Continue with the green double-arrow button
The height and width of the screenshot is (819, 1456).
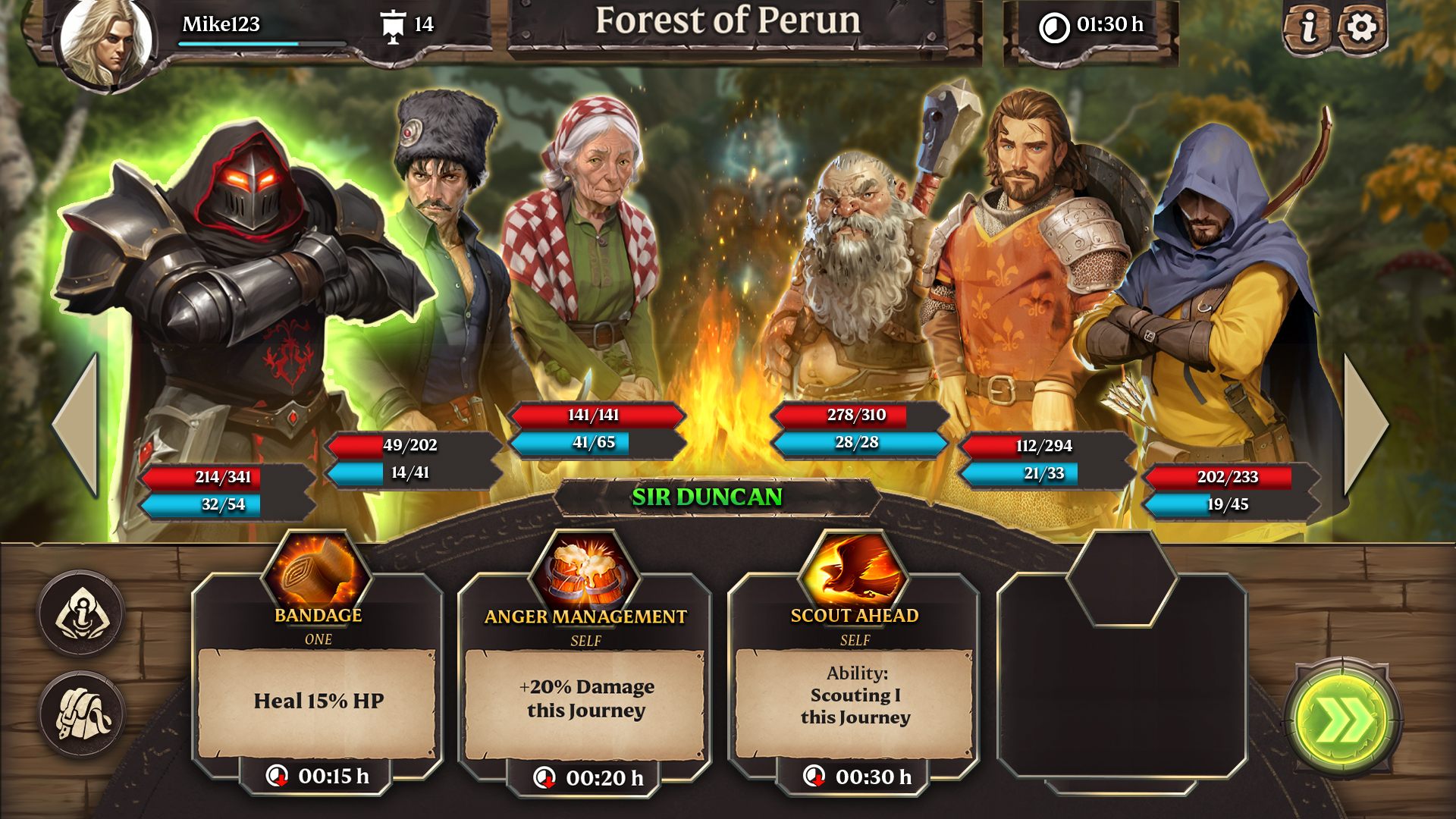(1343, 720)
